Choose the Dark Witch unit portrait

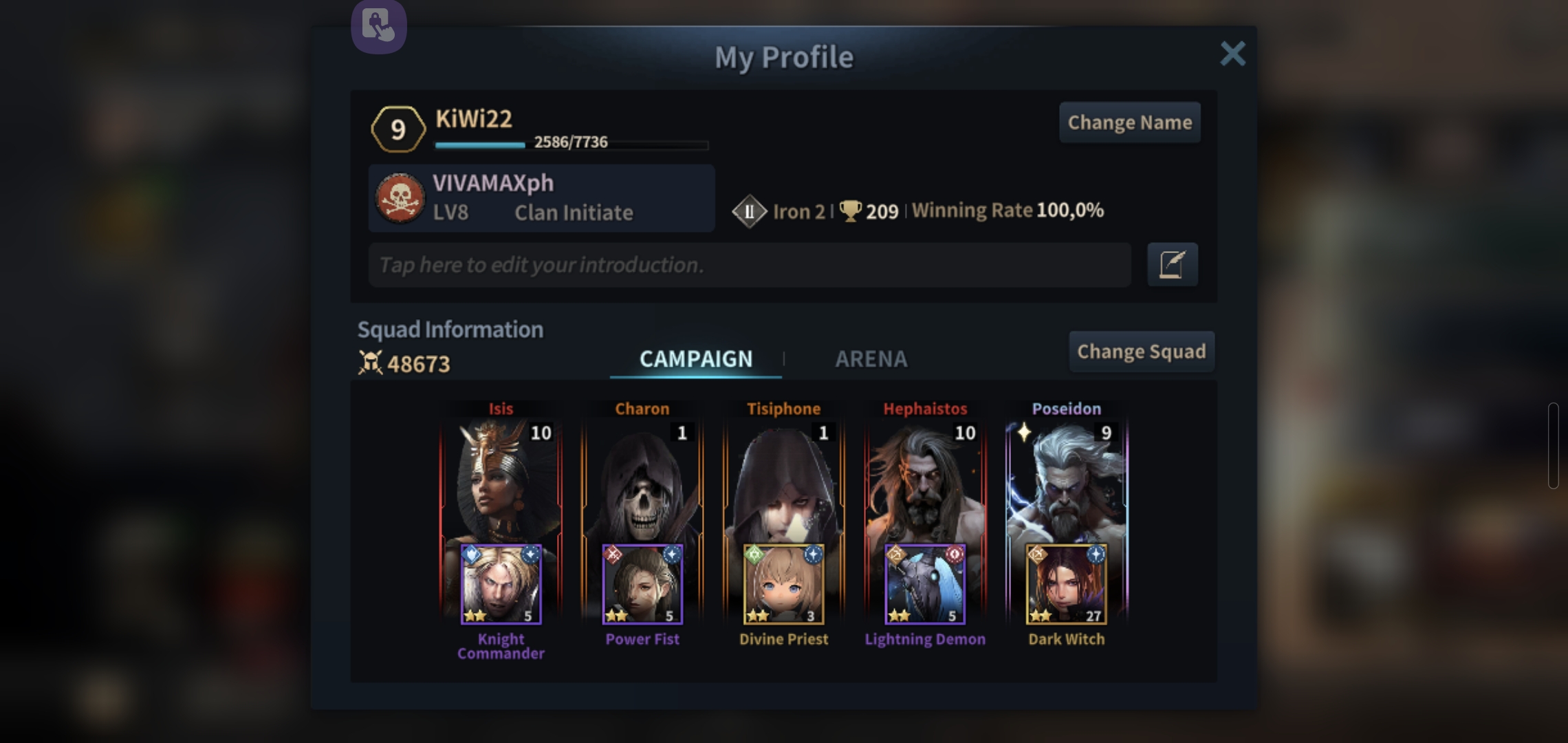click(x=1067, y=585)
